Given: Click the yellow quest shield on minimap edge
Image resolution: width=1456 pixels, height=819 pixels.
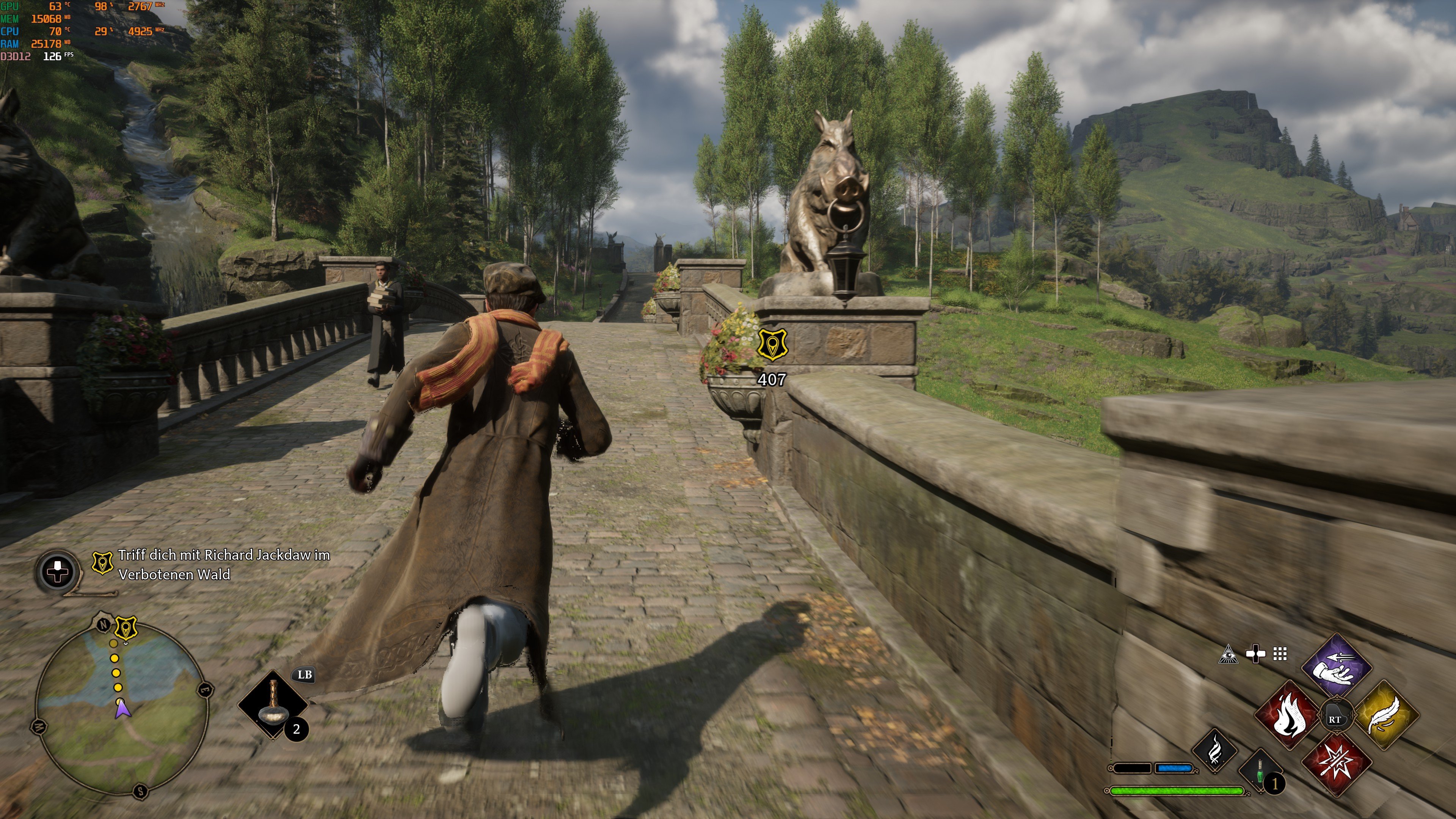Looking at the screenshot, I should point(126,628).
